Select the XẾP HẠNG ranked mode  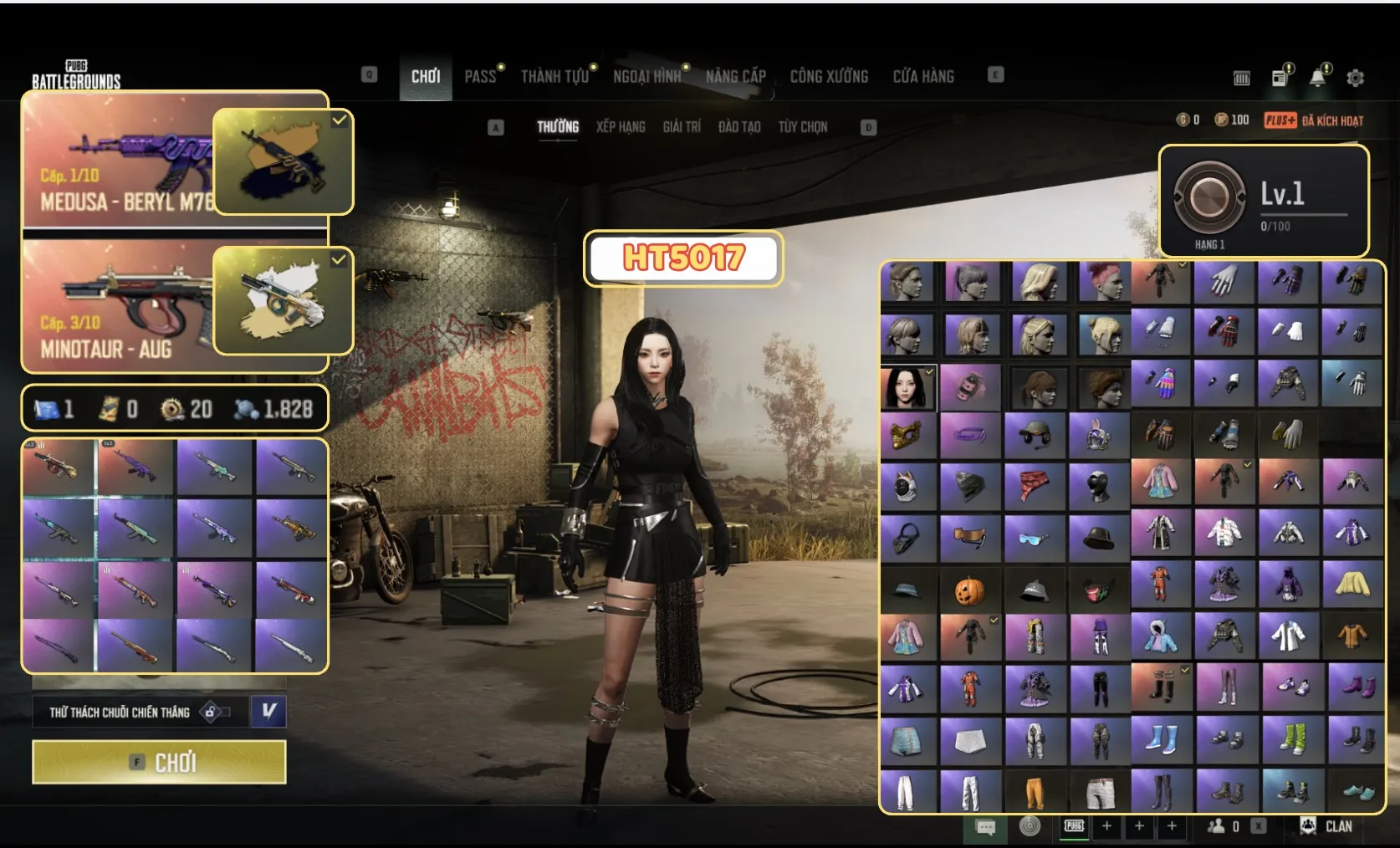(x=621, y=127)
